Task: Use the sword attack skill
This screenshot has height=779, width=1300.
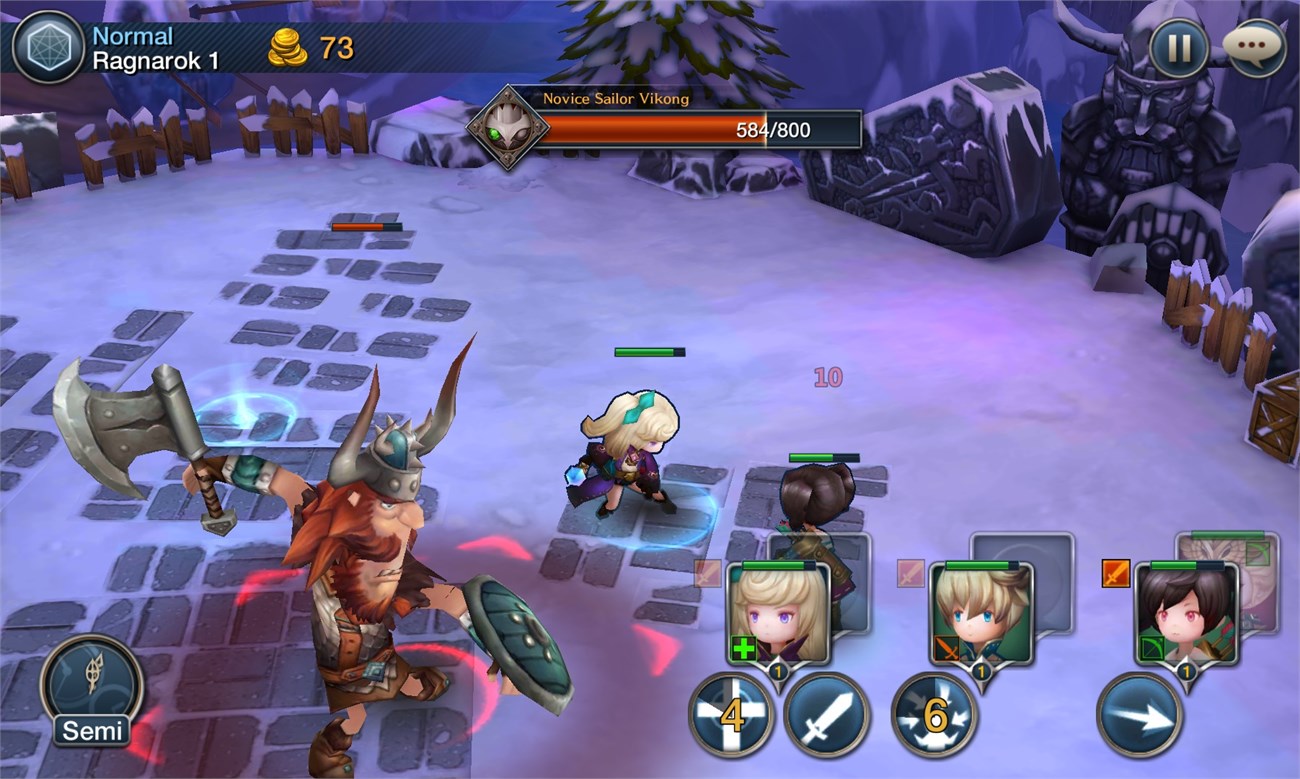Action: [826, 714]
